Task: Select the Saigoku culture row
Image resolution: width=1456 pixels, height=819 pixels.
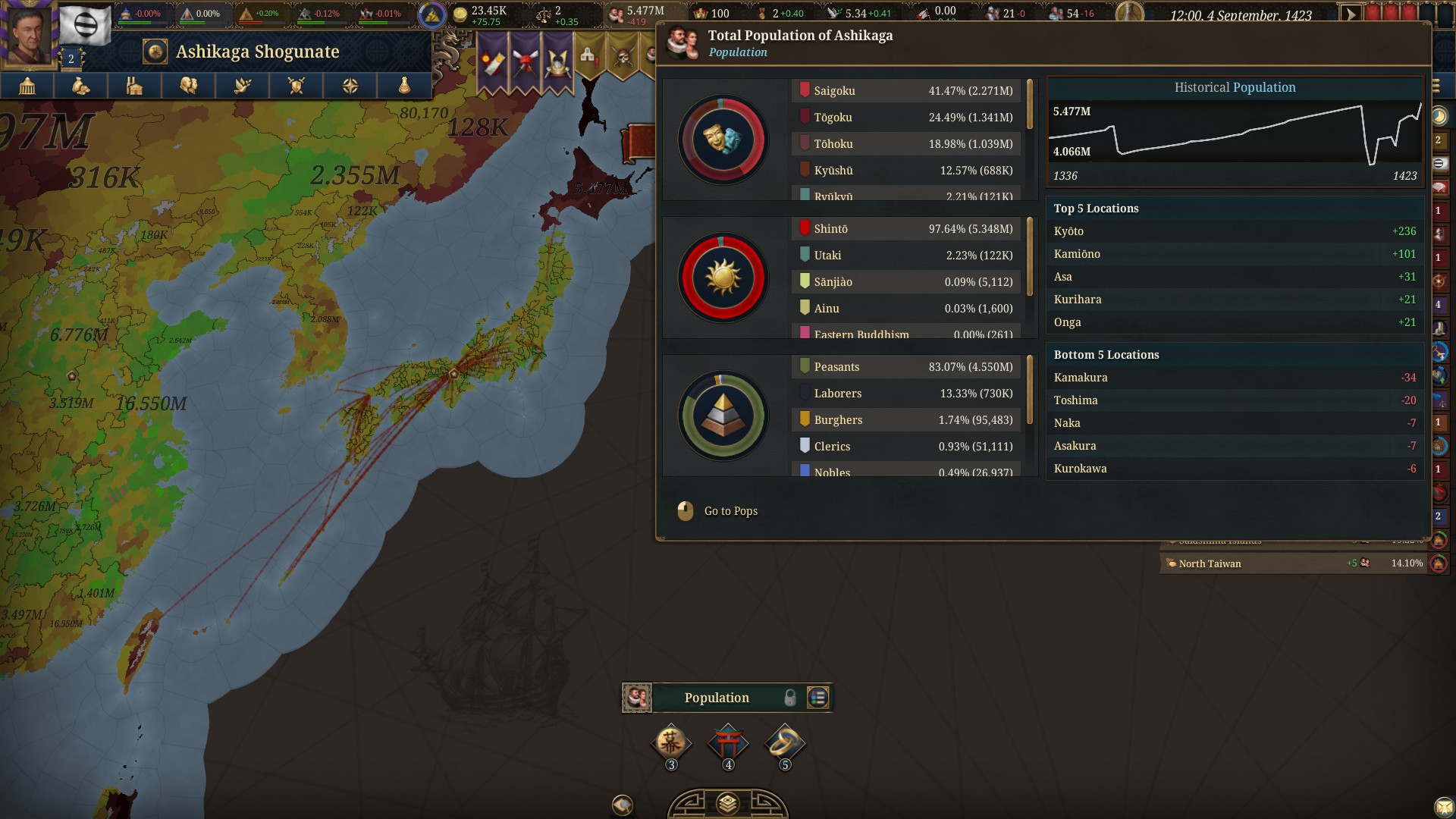Action: (906, 91)
